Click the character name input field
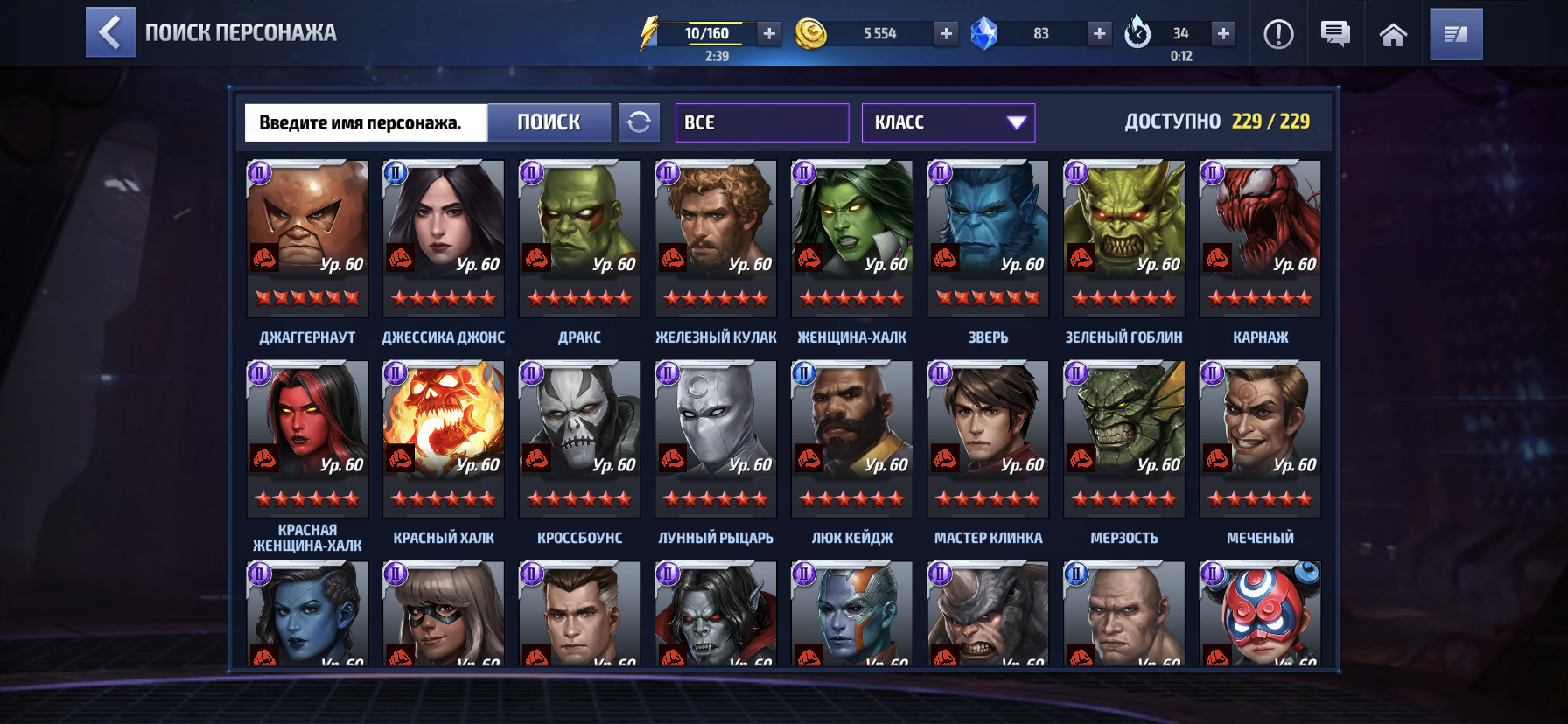The height and width of the screenshot is (724, 1568). (x=367, y=122)
